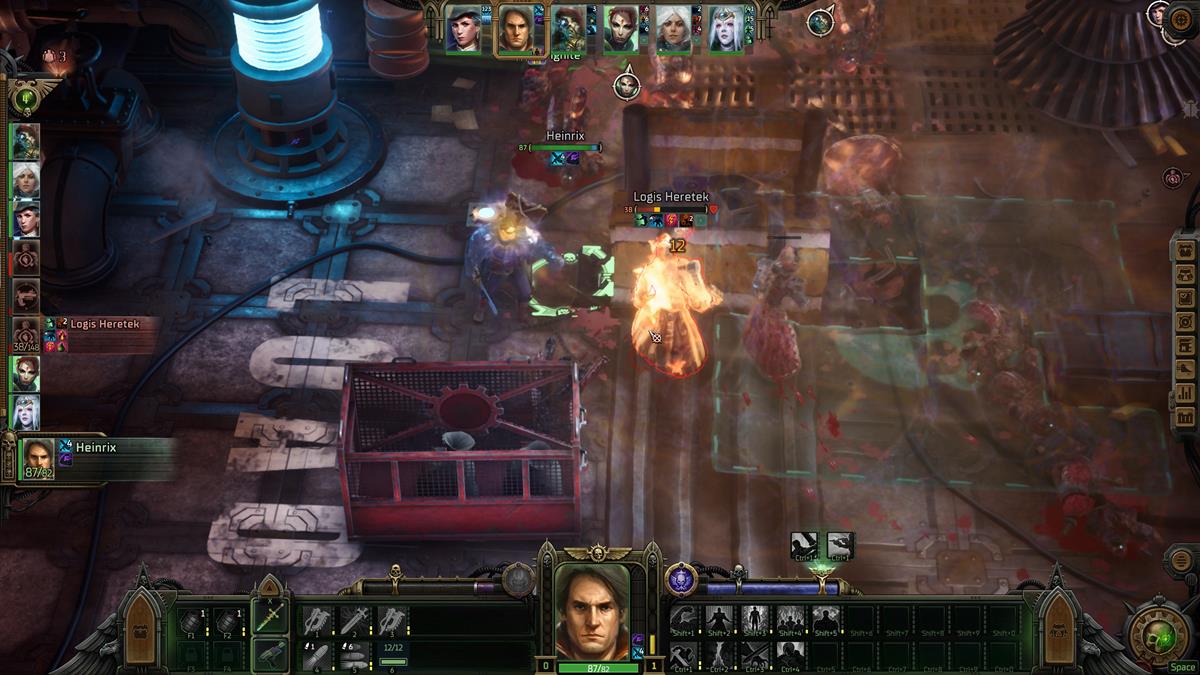Screen dimensions: 1200x675
Task: Click the green round counter emblem
Action: click(24, 98)
